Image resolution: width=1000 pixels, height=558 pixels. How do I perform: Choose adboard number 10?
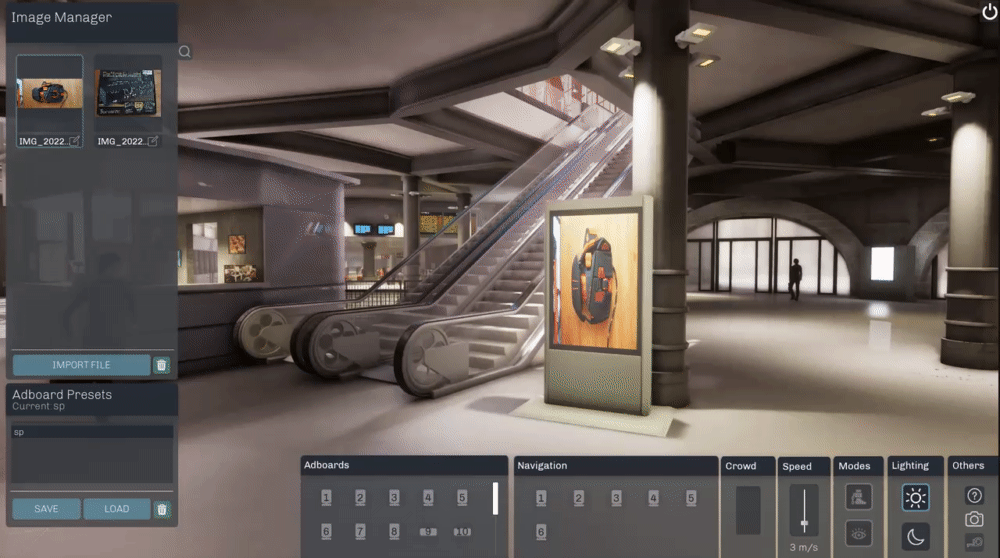point(462,531)
